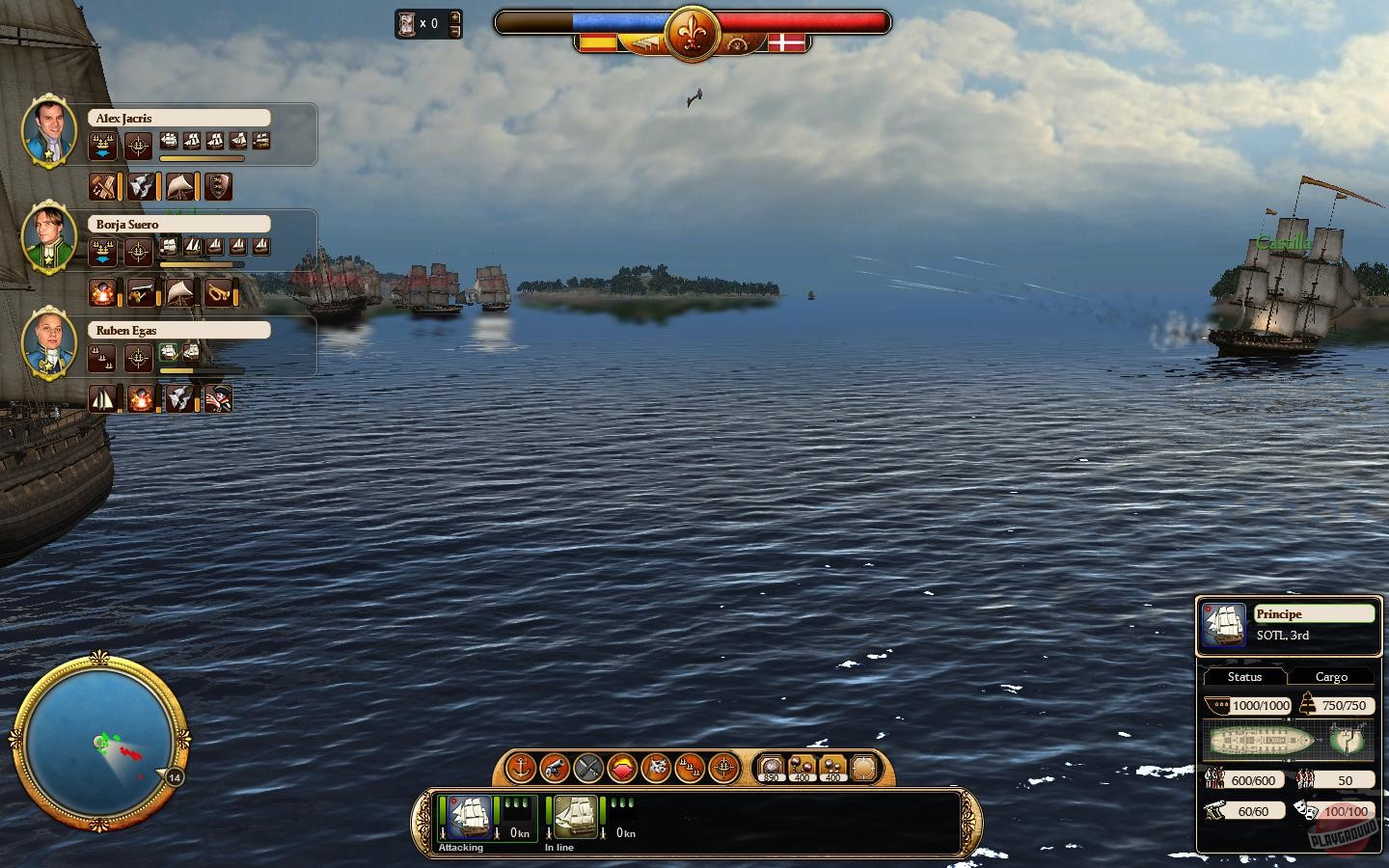Select the anchor icon to drop anchor
The image size is (1389, 868).
click(521, 769)
